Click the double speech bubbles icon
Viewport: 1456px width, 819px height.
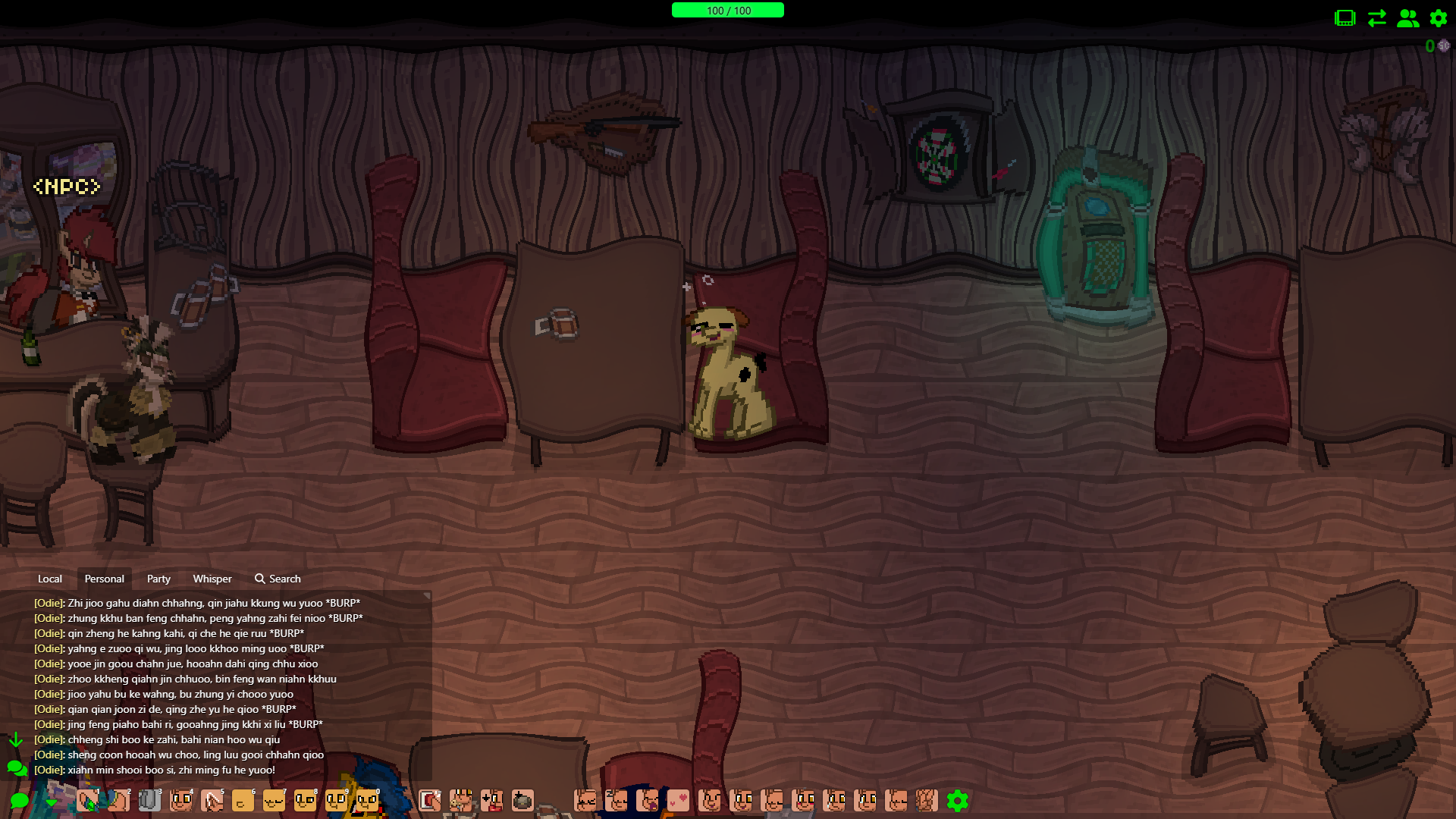[17, 769]
